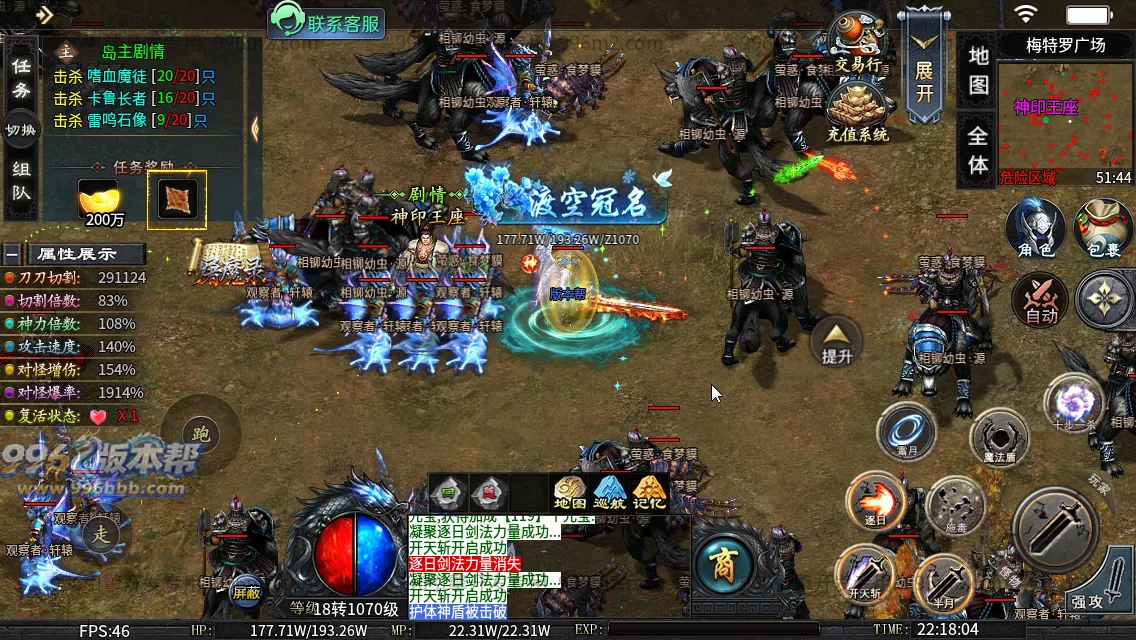Screen dimensions: 1136x640
Task: Open the 商 shop button
Action: point(722,564)
